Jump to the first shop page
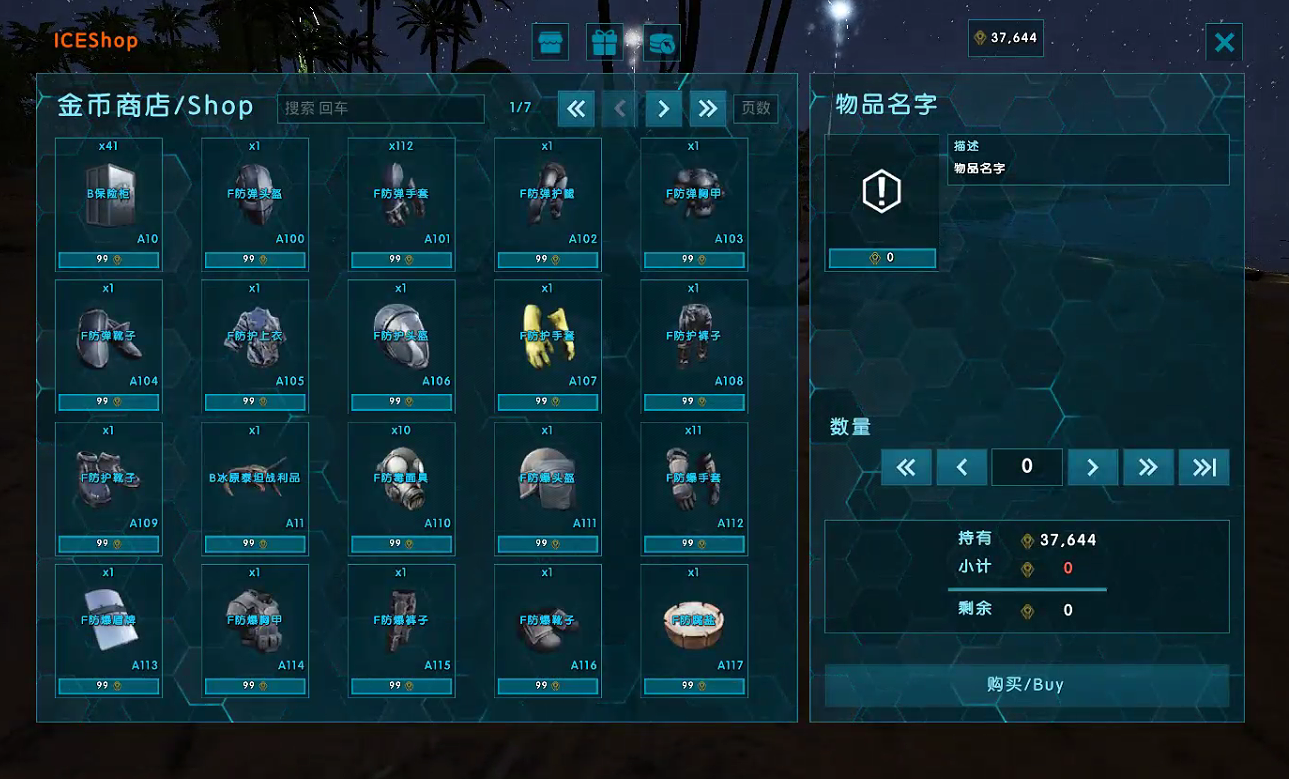Image resolution: width=1289 pixels, height=779 pixels. coord(576,109)
